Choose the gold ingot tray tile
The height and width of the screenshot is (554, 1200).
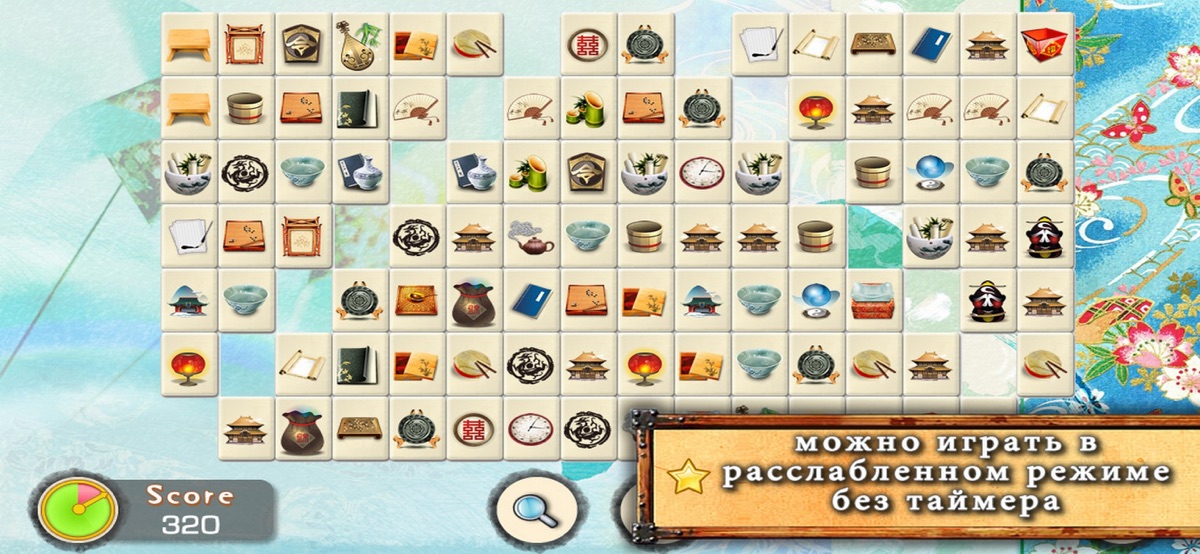click(x=417, y=300)
